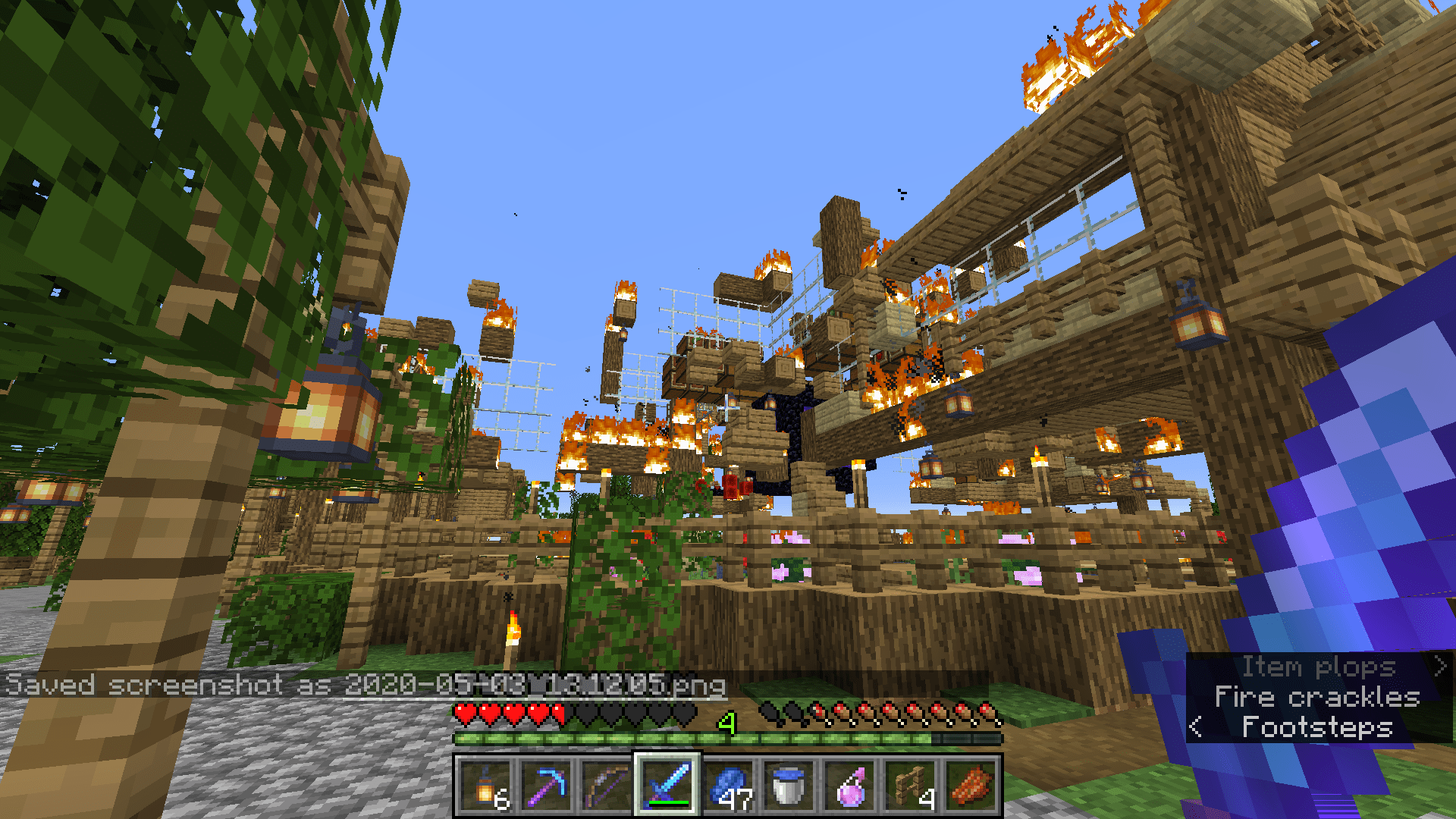
Task: Click the leftmost red heart icon
Action: tap(463, 713)
